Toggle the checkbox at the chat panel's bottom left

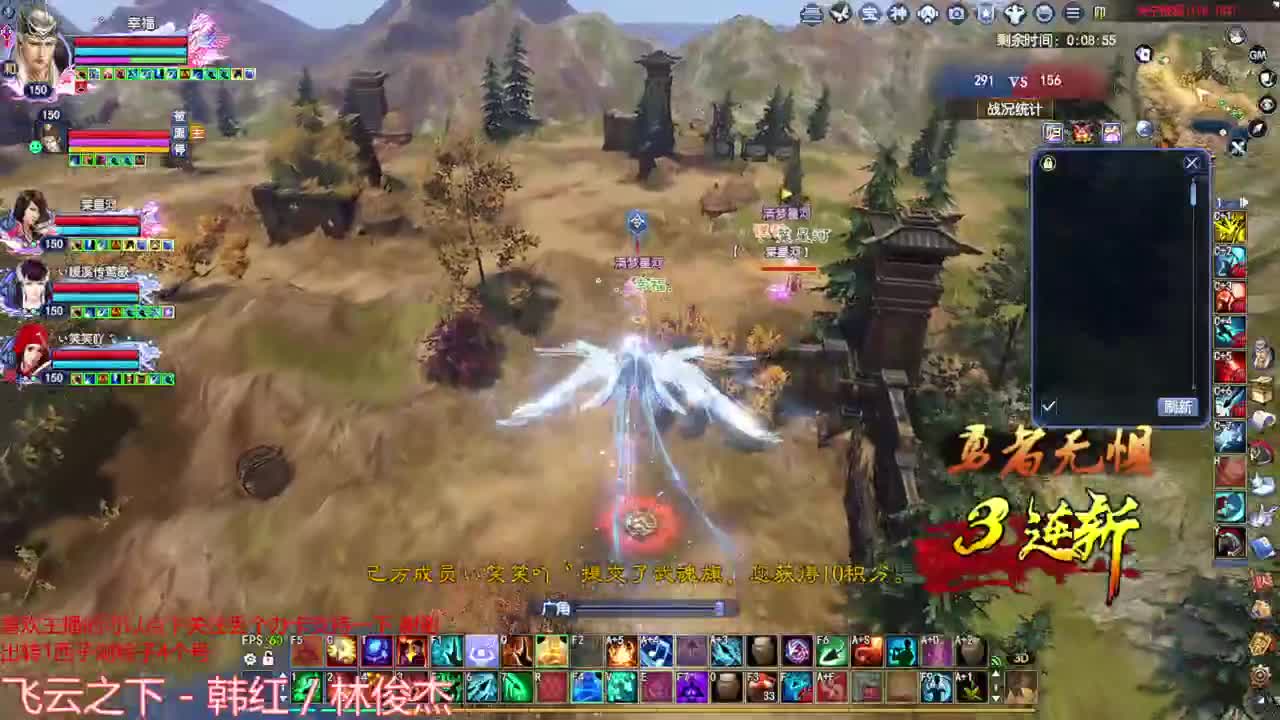[1049, 406]
